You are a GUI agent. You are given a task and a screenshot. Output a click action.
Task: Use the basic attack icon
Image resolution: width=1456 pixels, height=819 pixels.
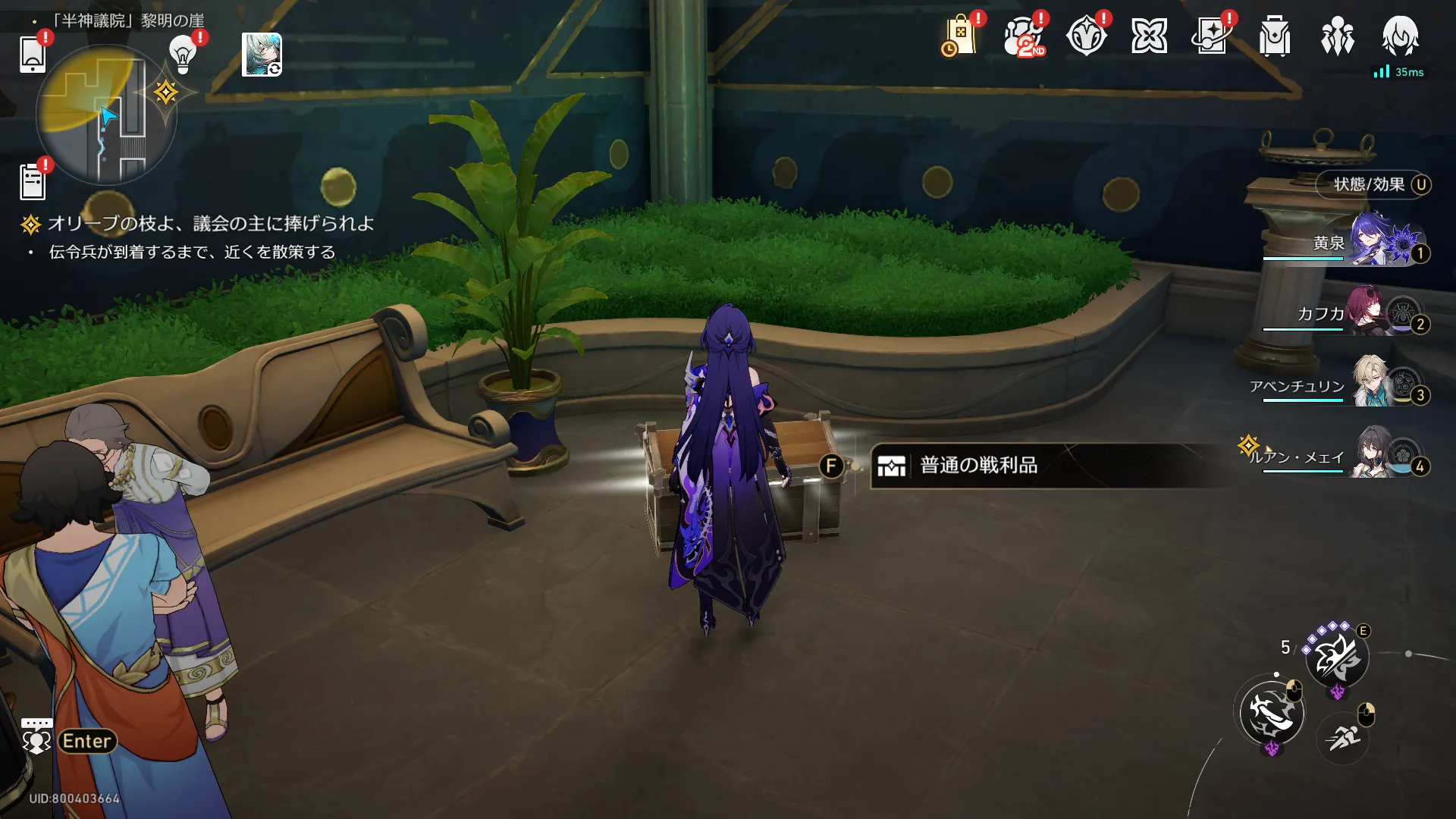[x=1272, y=712]
